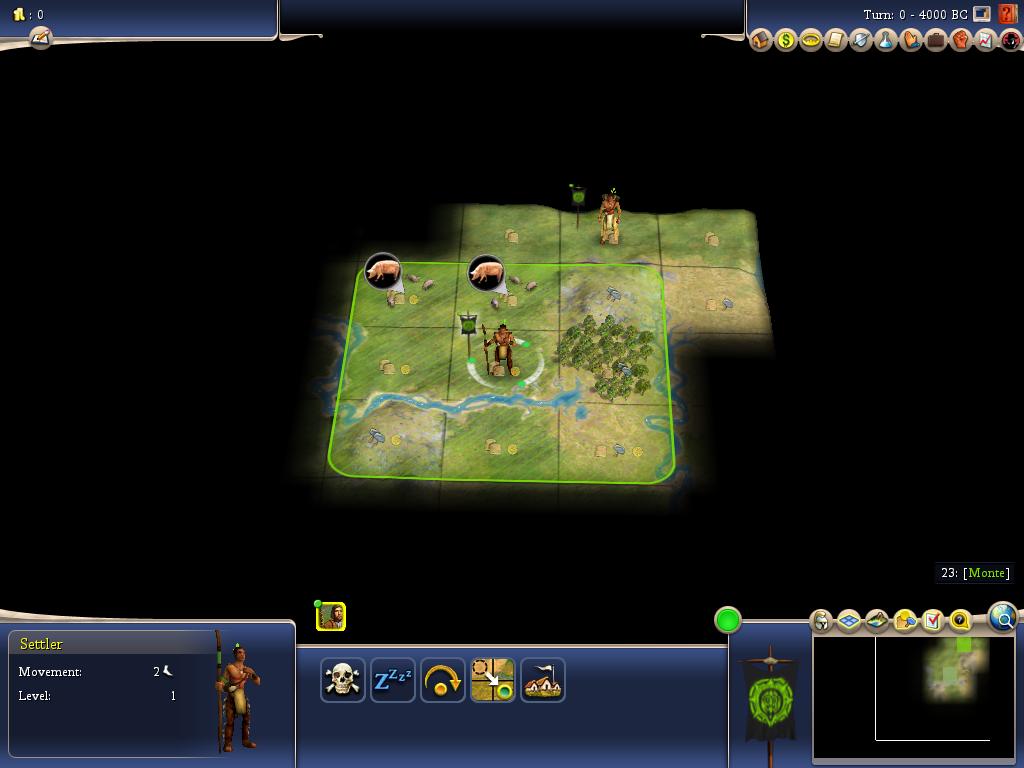Toggle the grid display tile icon
This screenshot has width=1024, height=768.
(x=849, y=621)
